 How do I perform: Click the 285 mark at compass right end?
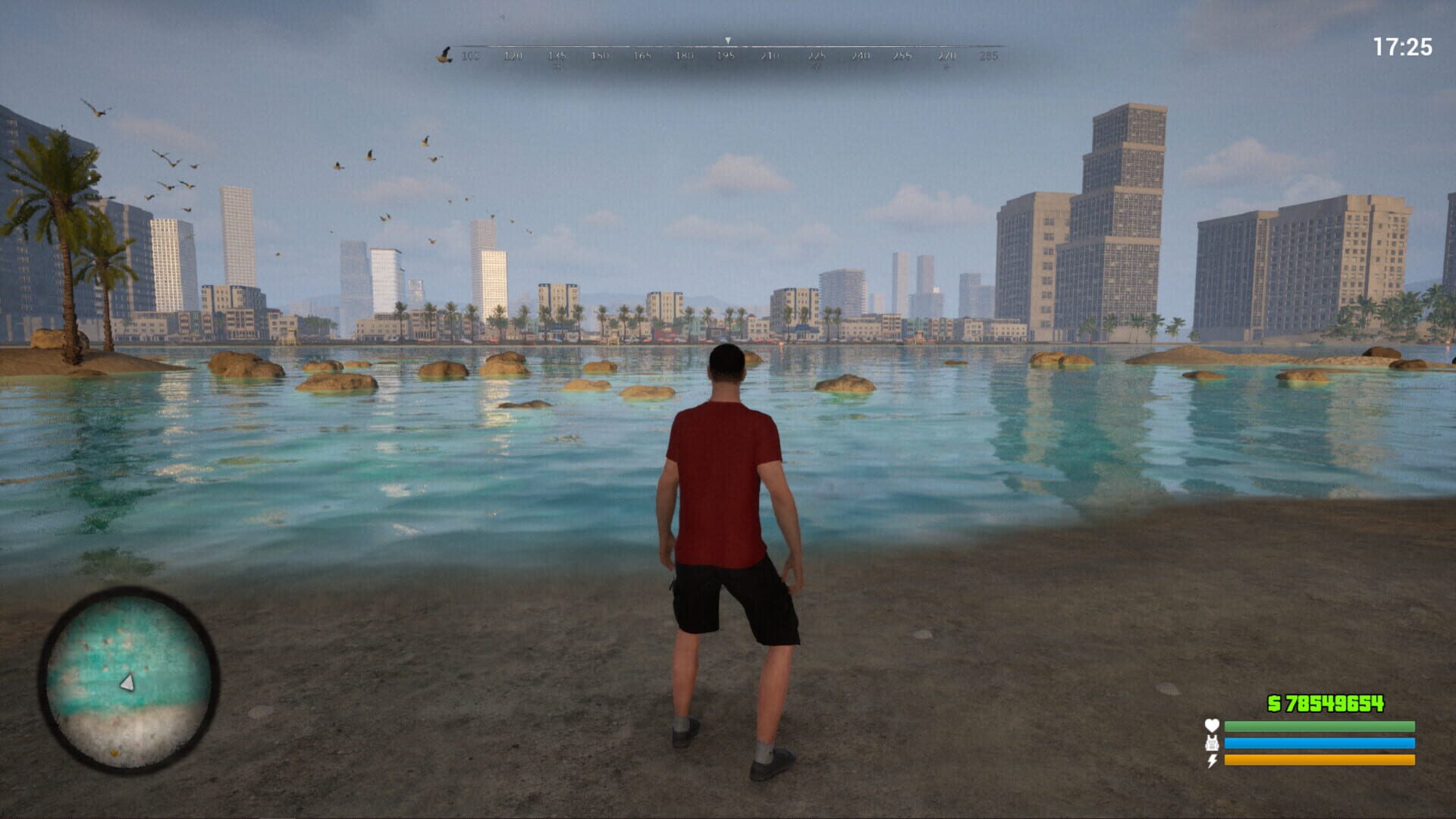coord(990,57)
